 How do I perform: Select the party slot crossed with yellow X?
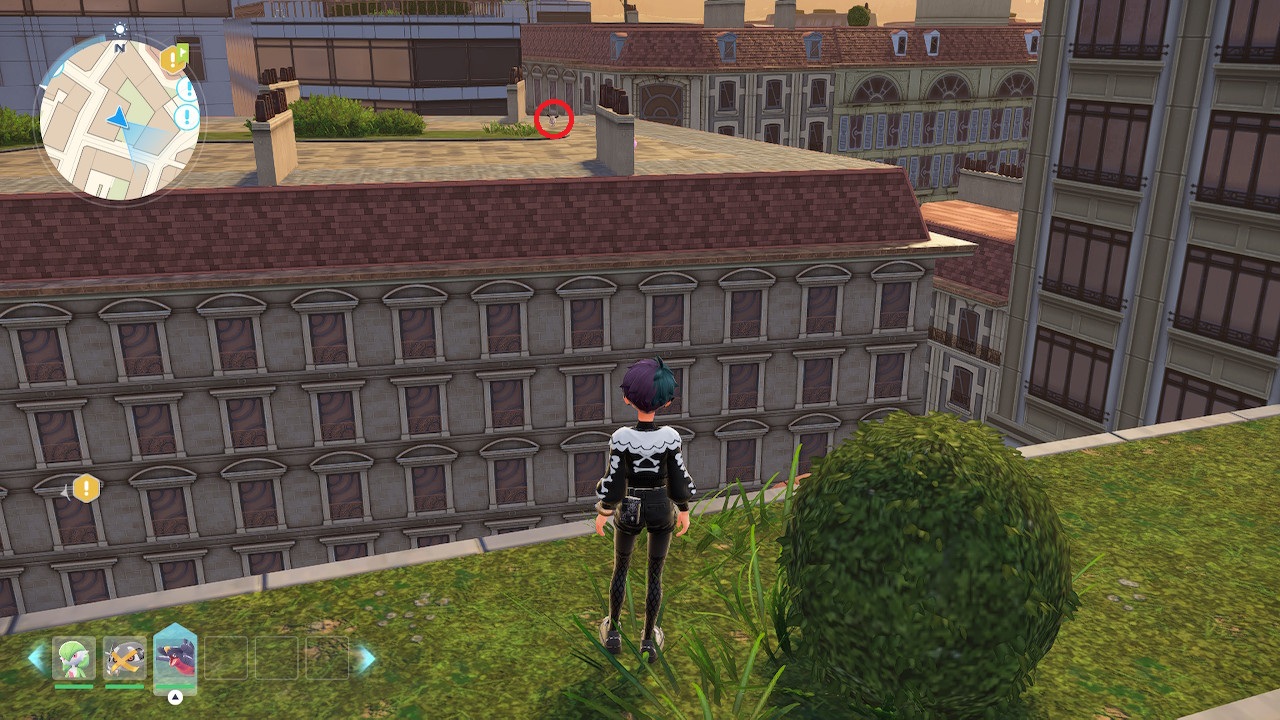[x=125, y=658]
